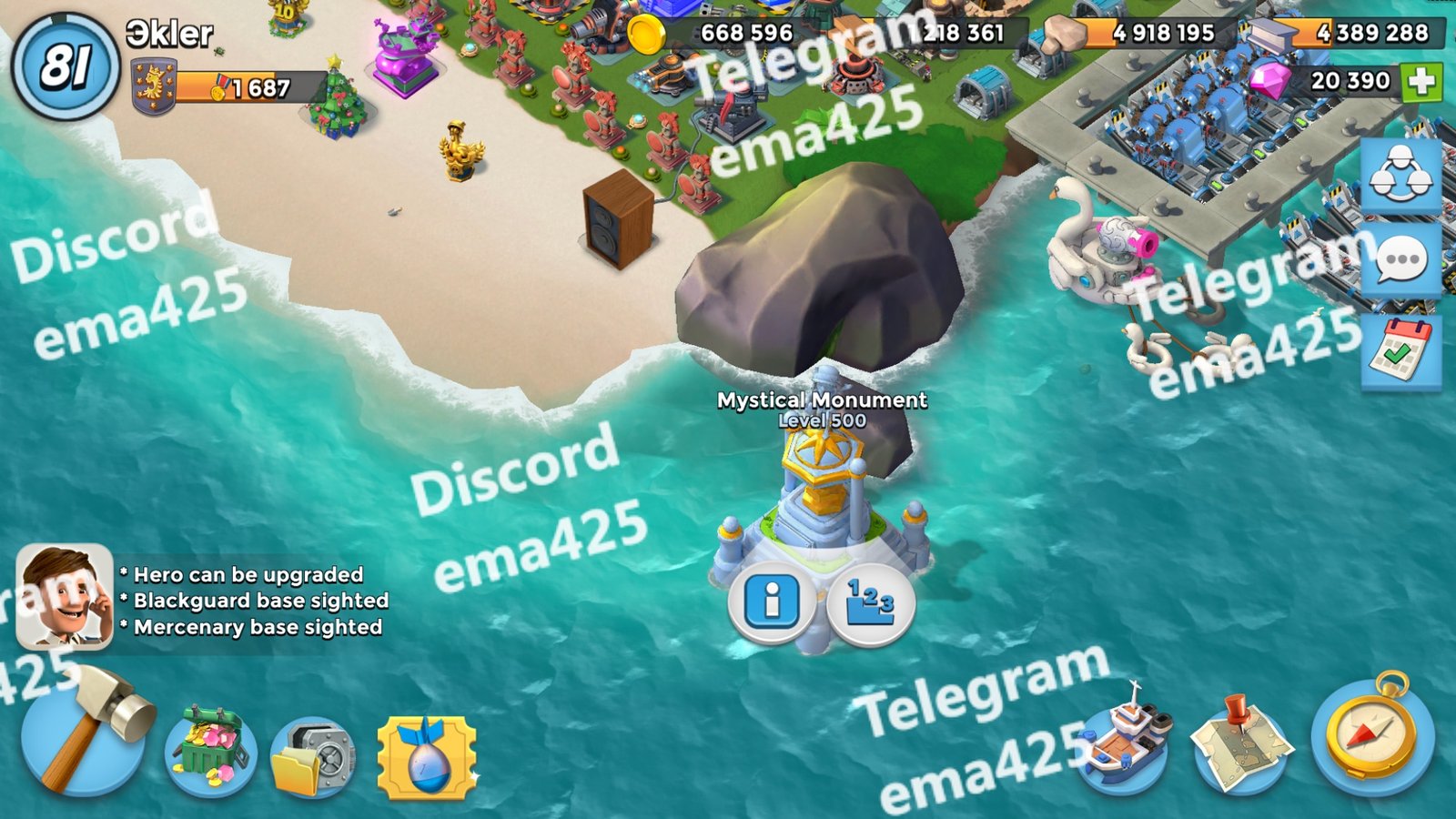Open the archipelago map
1456x819 pixels.
pyautogui.click(x=1241, y=744)
